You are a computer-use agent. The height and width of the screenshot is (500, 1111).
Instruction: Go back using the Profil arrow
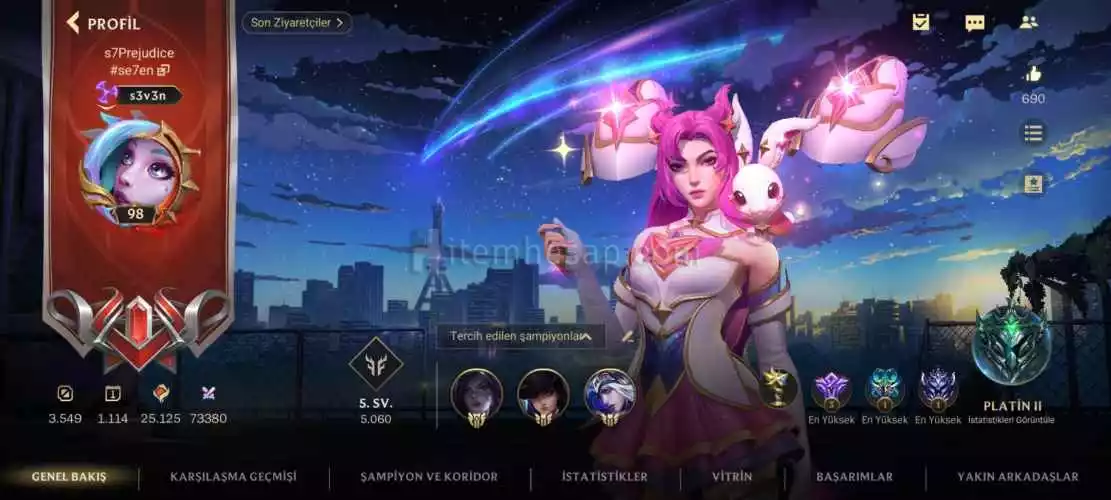point(72,23)
